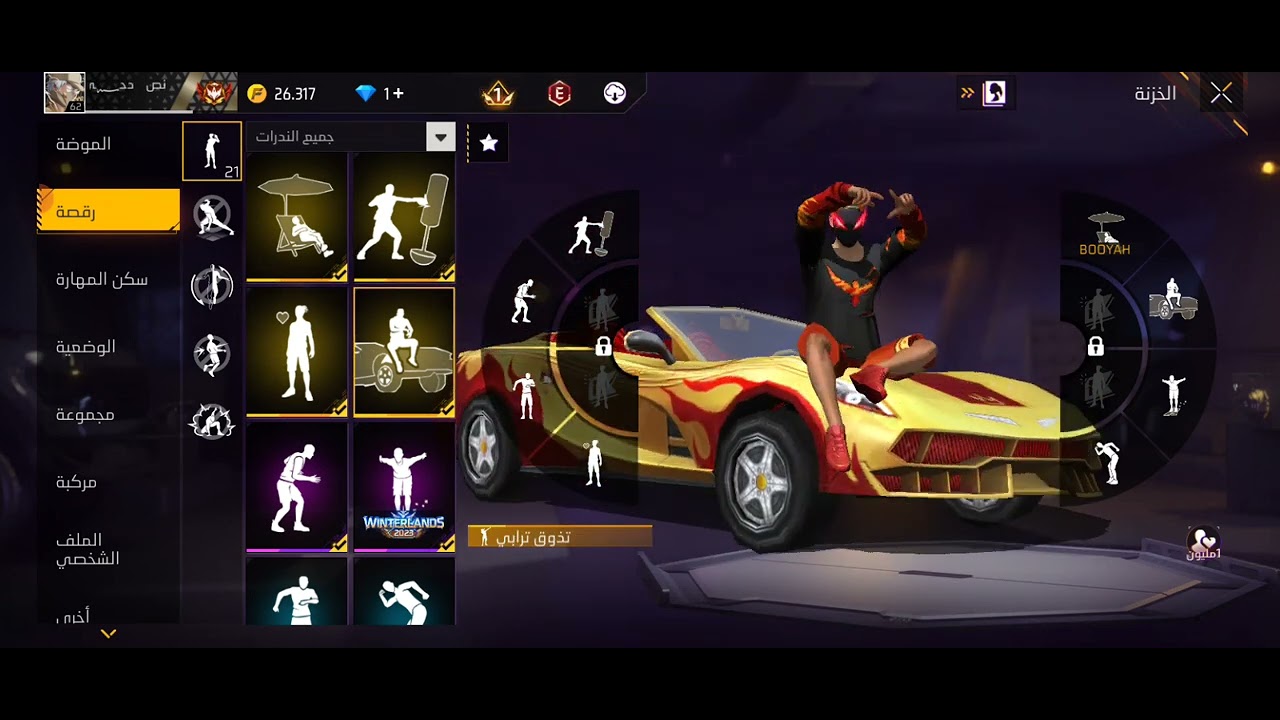Pick the punching bag emote tile
Image resolution: width=1280 pixels, height=720 pixels.
pyautogui.click(x=404, y=216)
